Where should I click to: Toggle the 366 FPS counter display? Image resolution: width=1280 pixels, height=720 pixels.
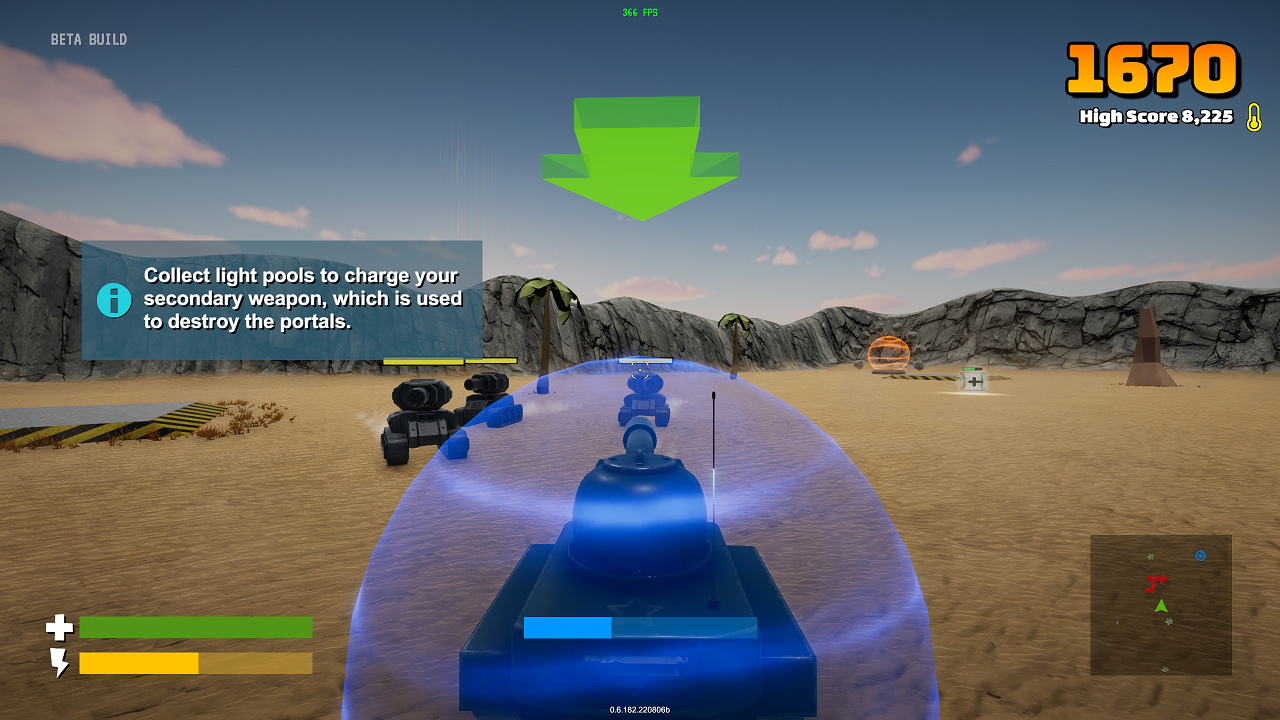639,12
